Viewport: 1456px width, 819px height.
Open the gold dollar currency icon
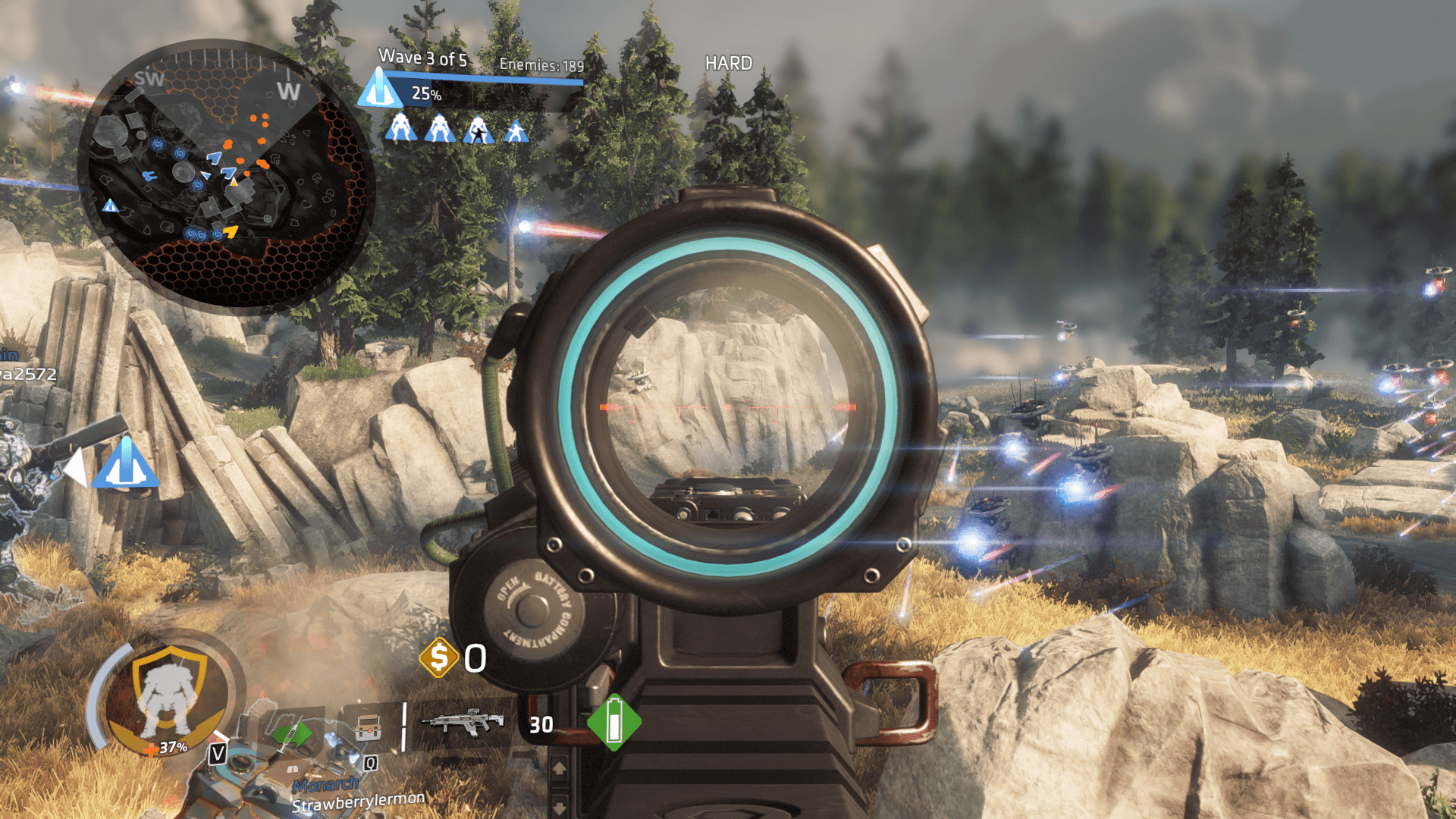click(x=439, y=657)
